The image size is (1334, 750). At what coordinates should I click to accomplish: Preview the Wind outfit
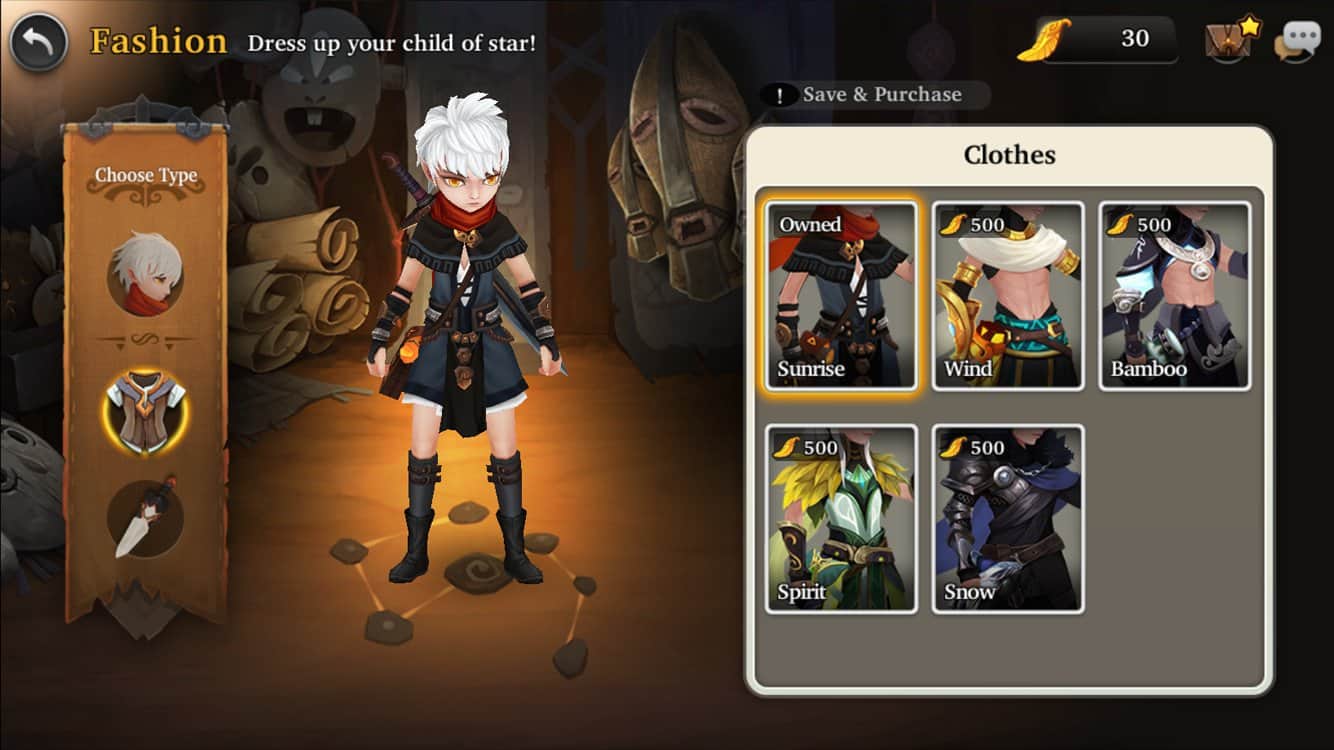pos(1008,296)
